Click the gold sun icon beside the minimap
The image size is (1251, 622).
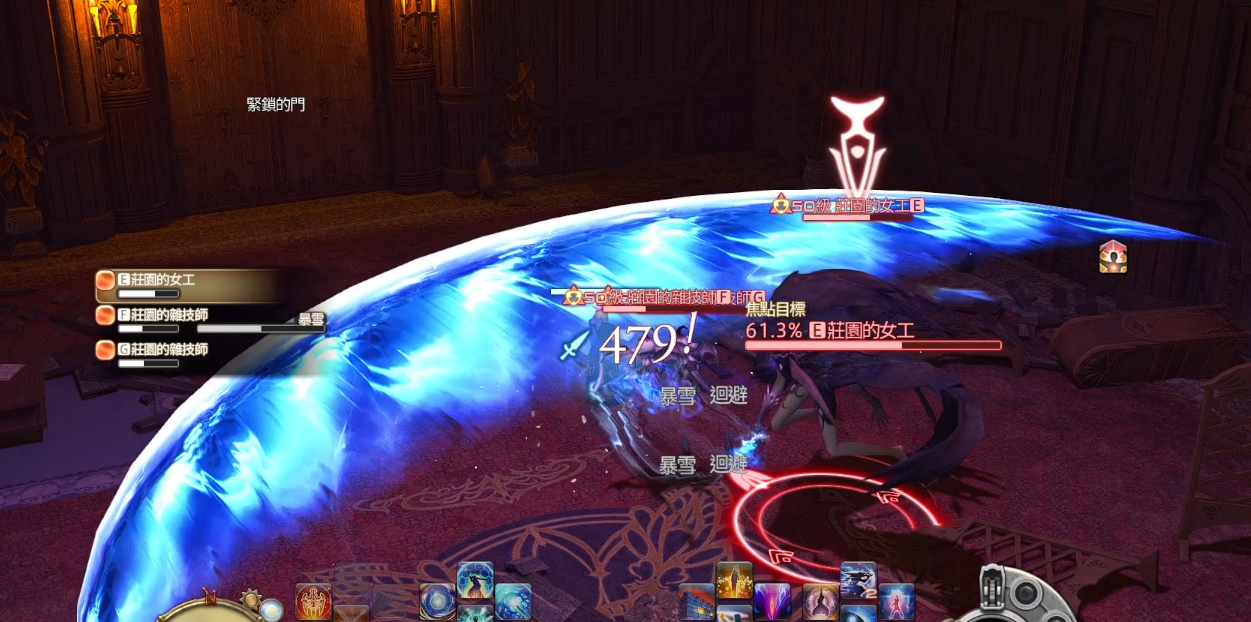pyautogui.click(x=250, y=599)
